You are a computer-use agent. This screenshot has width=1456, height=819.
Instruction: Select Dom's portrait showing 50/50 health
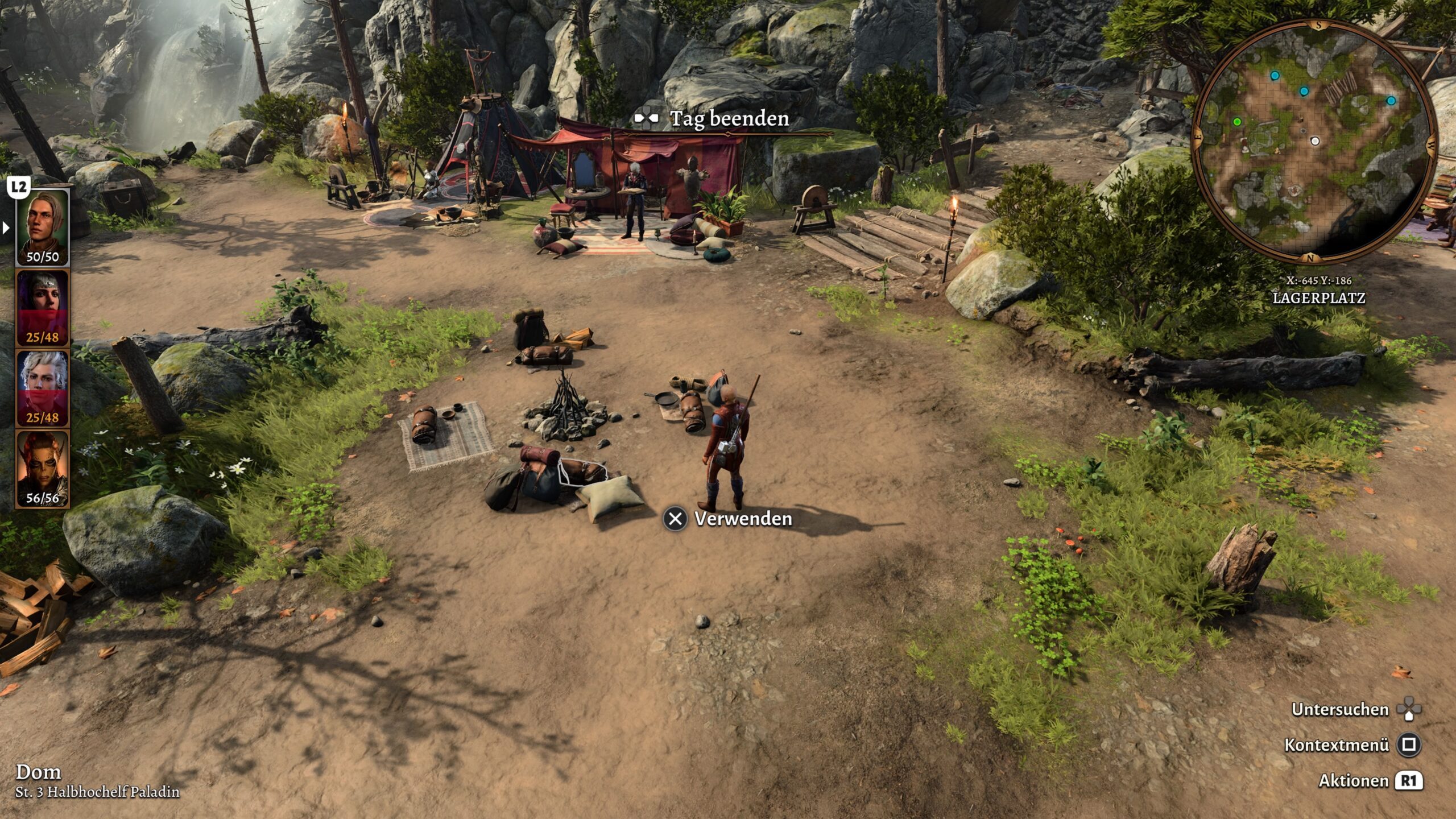[x=42, y=227]
